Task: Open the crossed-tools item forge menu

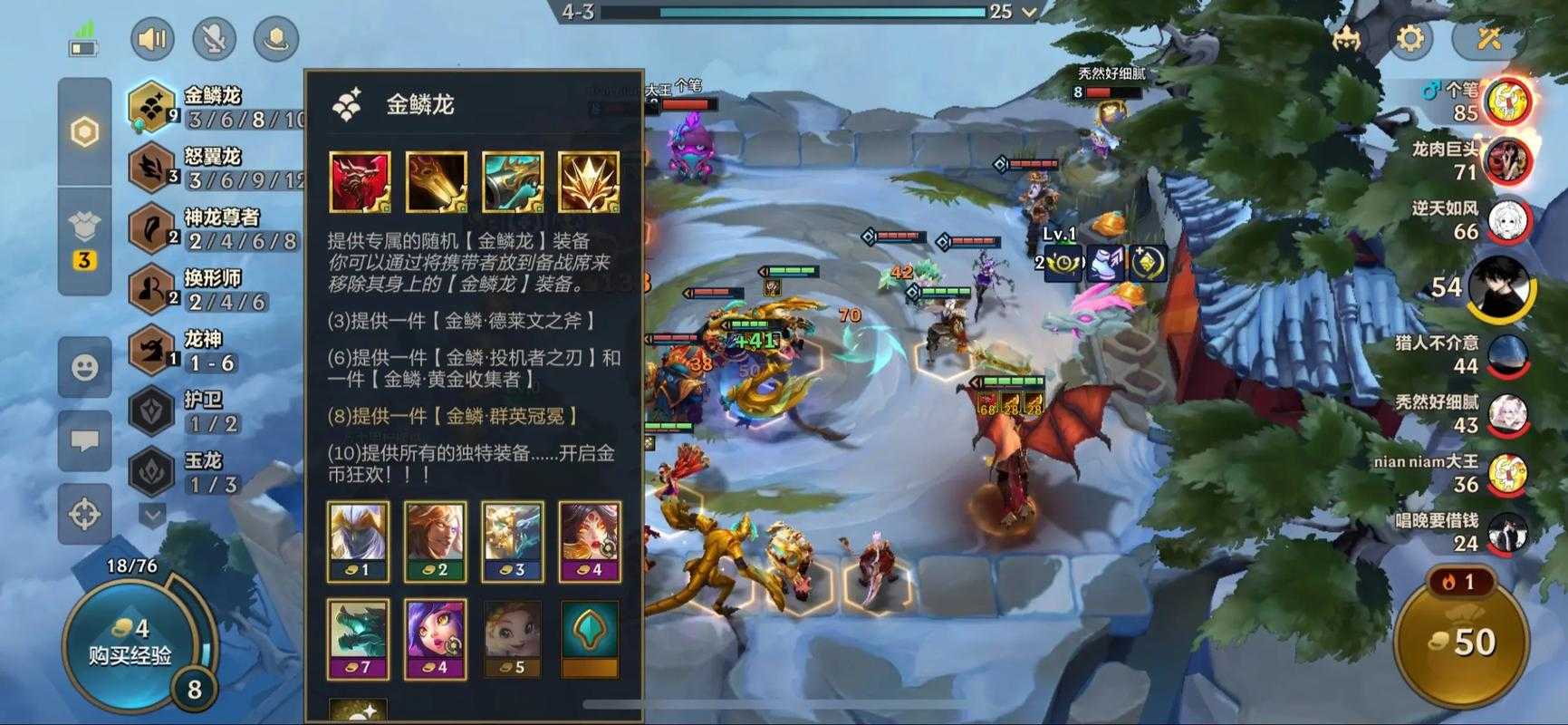Action: pos(1489,39)
